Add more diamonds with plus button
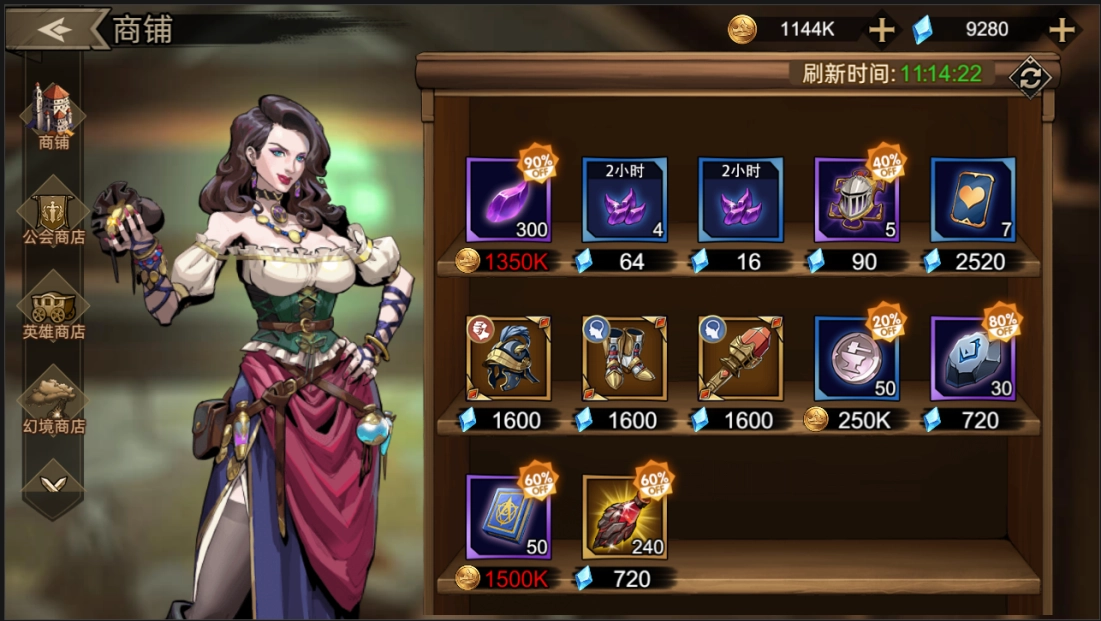This screenshot has height=621, width=1101. [1060, 30]
